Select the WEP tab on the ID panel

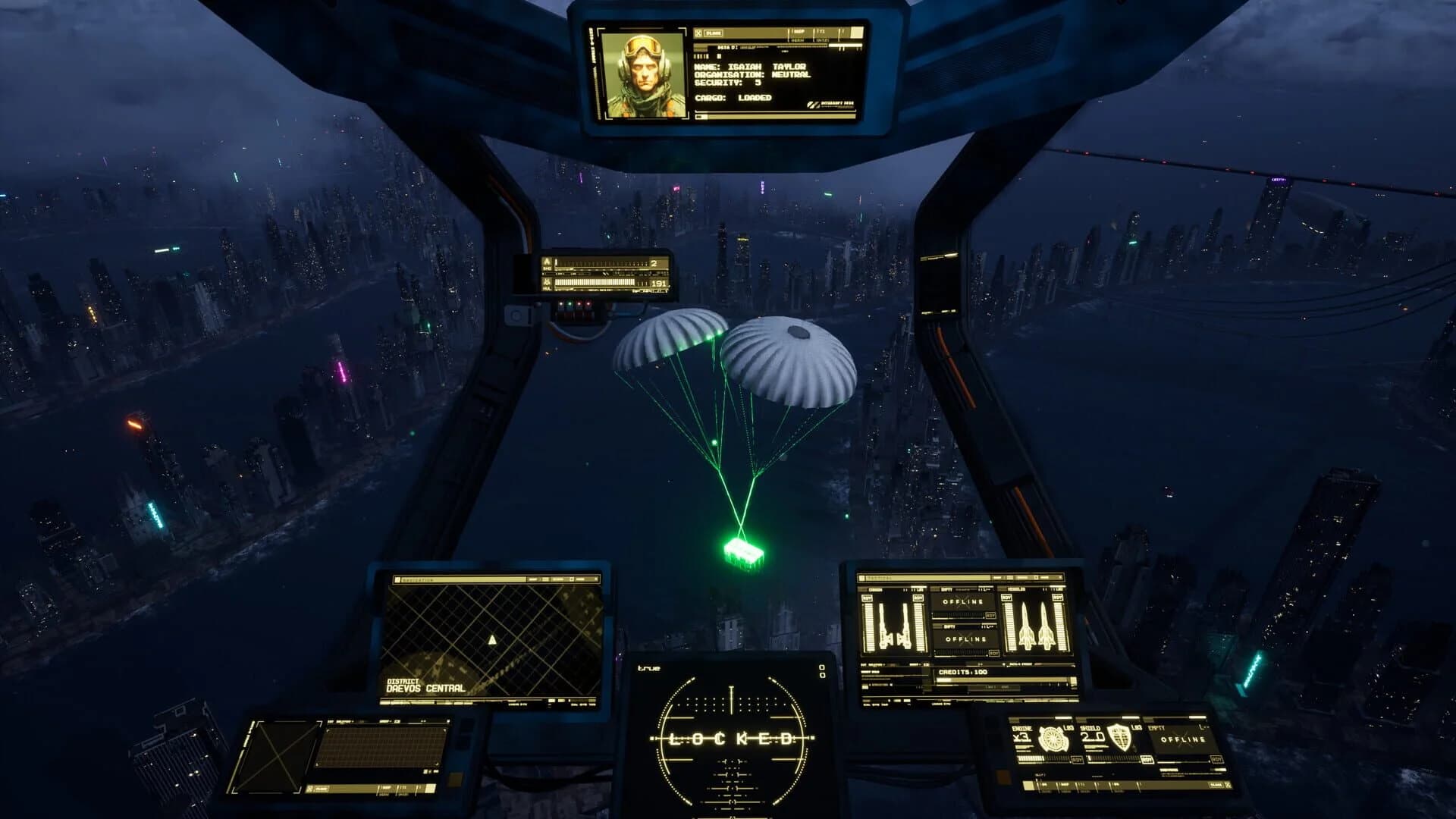801,32
